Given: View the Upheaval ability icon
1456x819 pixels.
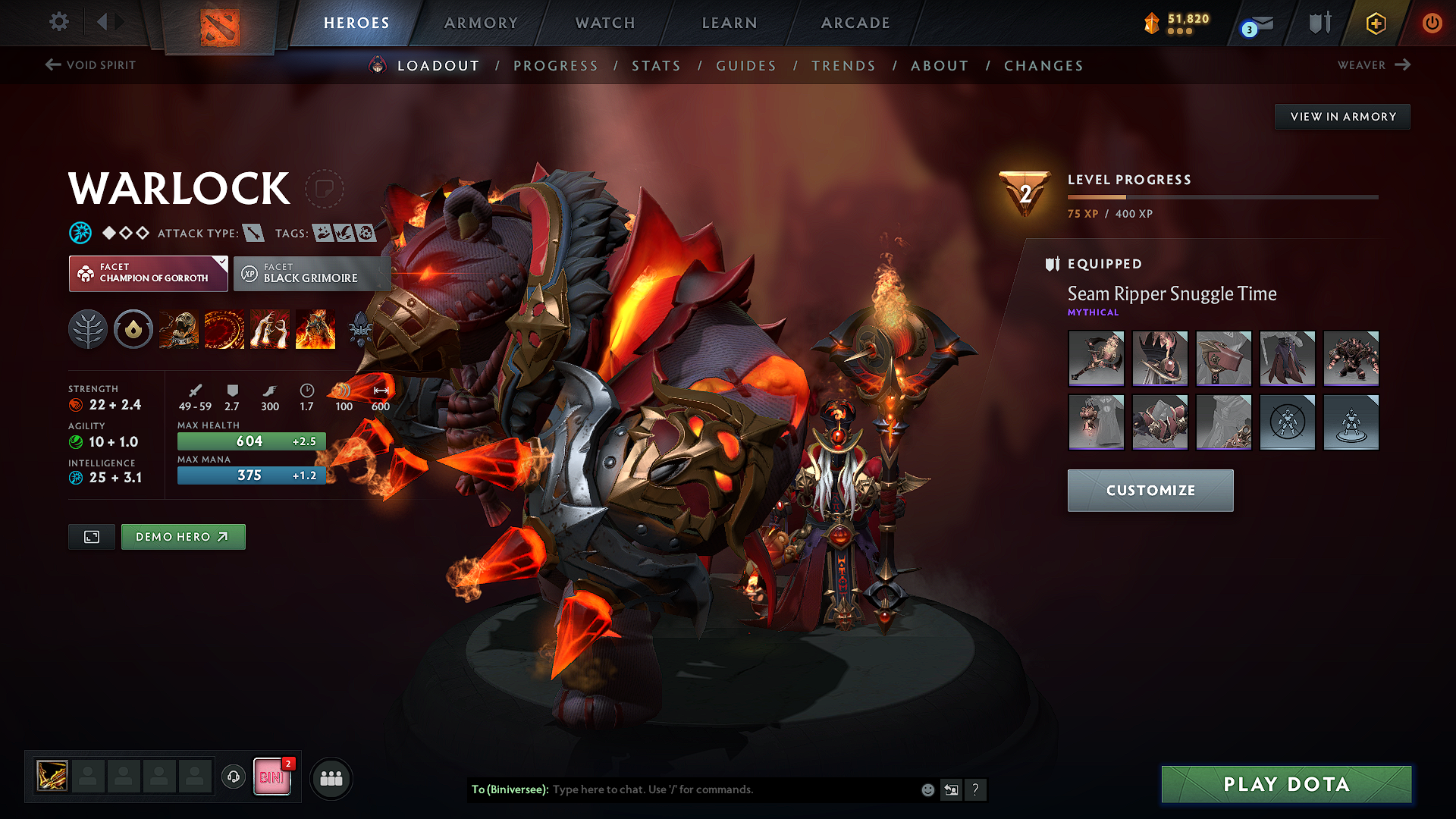Looking at the screenshot, I should pyautogui.click(x=270, y=329).
